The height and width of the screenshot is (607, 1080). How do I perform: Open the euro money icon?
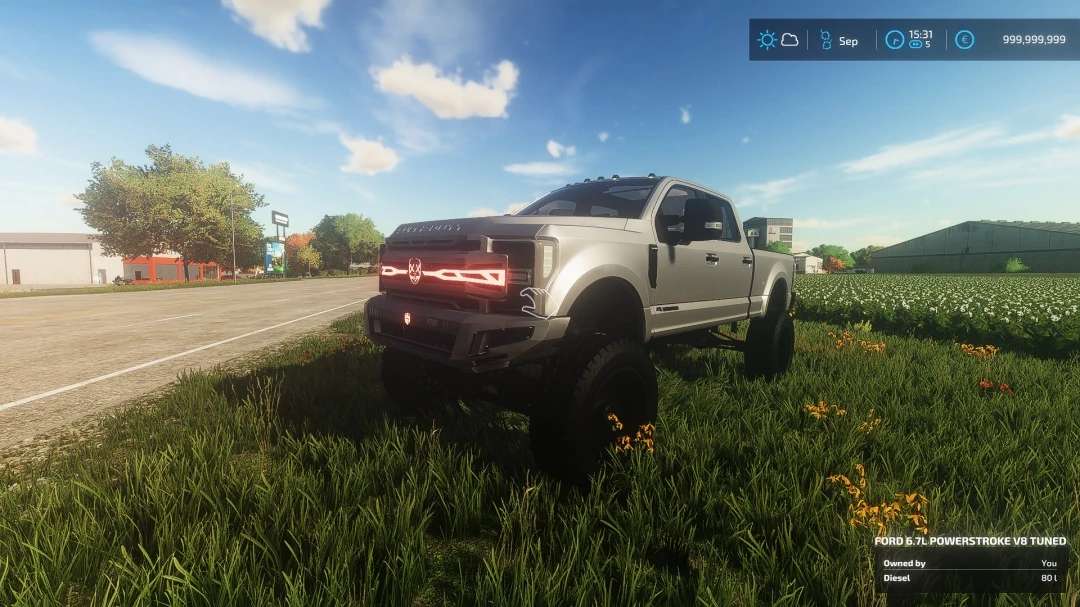click(964, 40)
